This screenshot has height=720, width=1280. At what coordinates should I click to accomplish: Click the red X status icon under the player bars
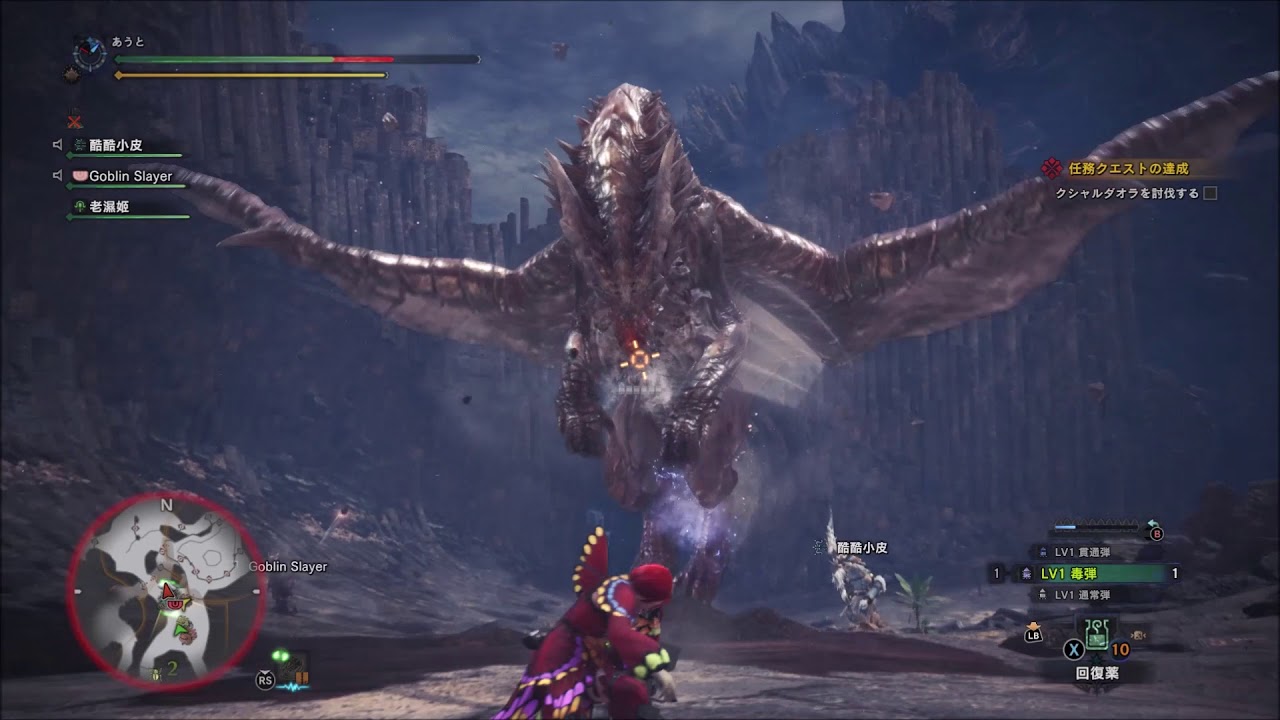[x=76, y=120]
